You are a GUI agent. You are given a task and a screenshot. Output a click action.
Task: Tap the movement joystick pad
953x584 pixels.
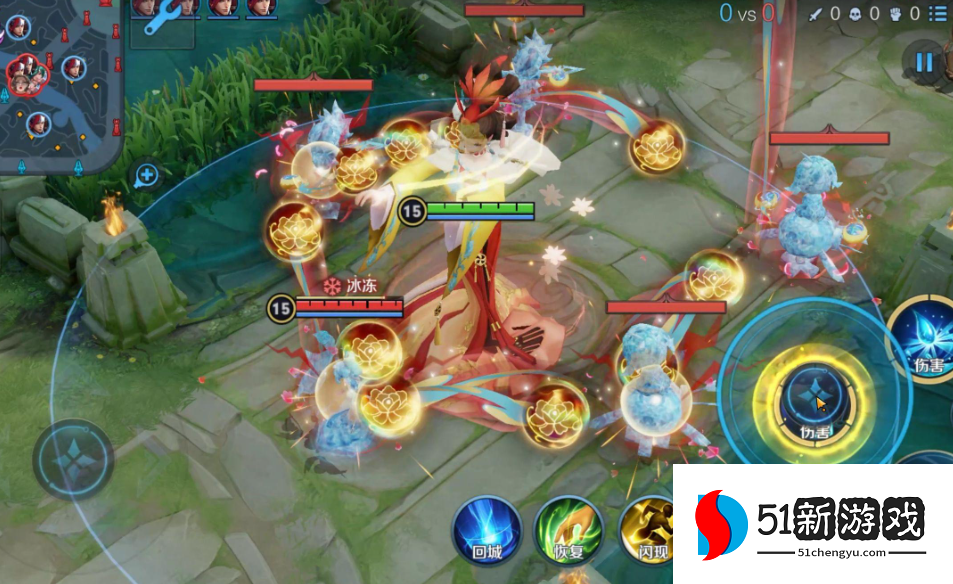(x=73, y=459)
